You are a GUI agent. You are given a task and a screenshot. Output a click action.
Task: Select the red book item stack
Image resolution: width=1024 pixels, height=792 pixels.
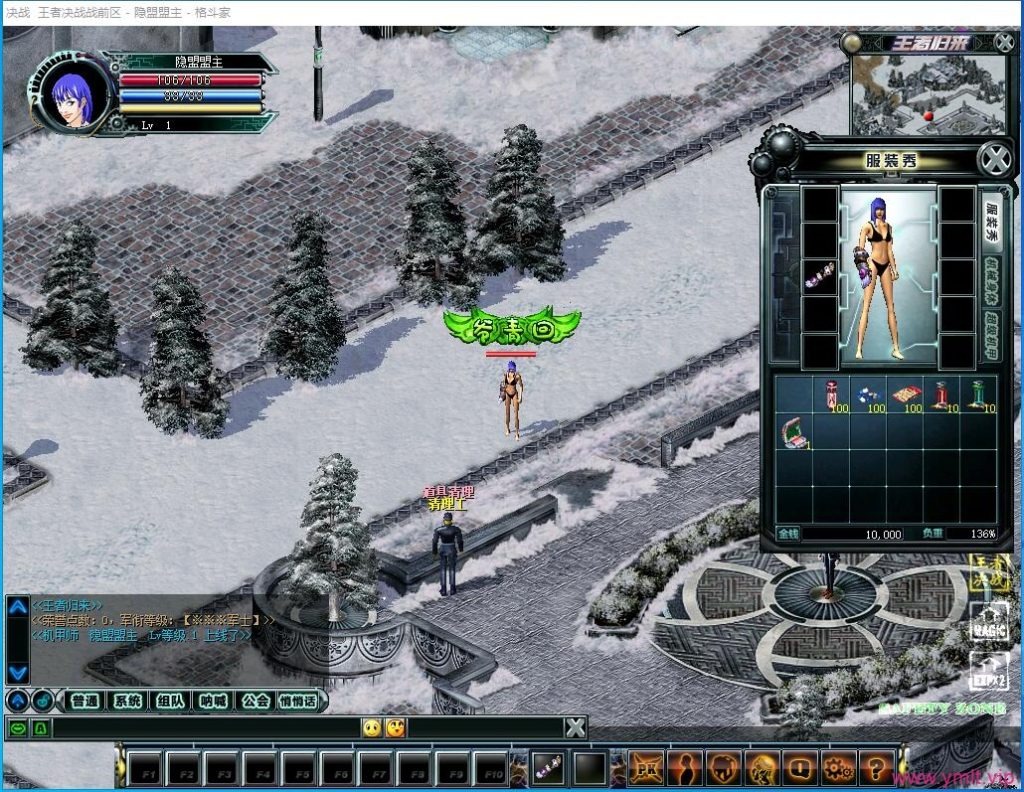click(x=904, y=395)
